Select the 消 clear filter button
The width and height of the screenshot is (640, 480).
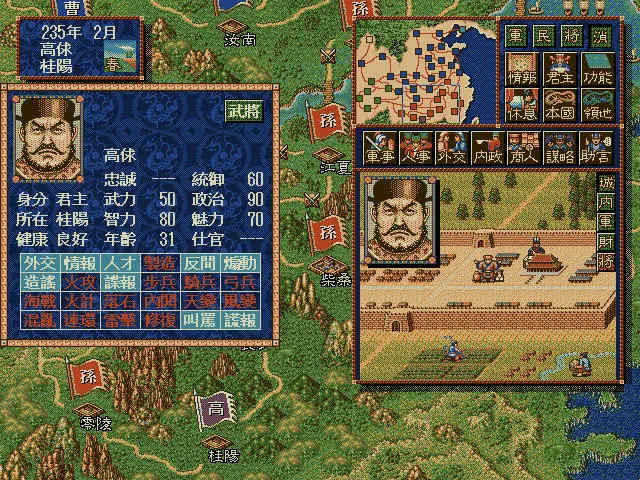[x=595, y=33]
